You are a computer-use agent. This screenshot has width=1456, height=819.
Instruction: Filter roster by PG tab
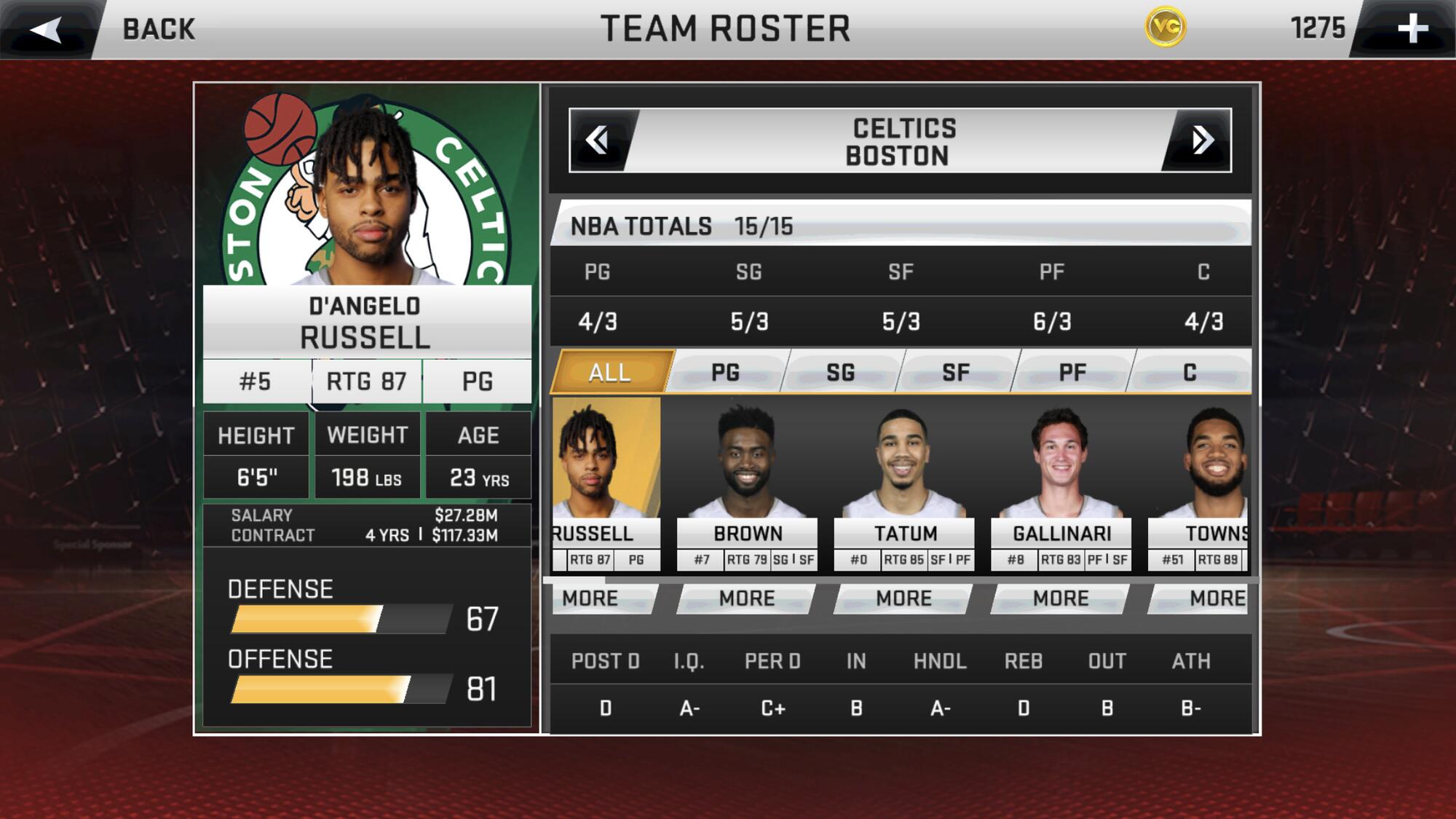[725, 373]
